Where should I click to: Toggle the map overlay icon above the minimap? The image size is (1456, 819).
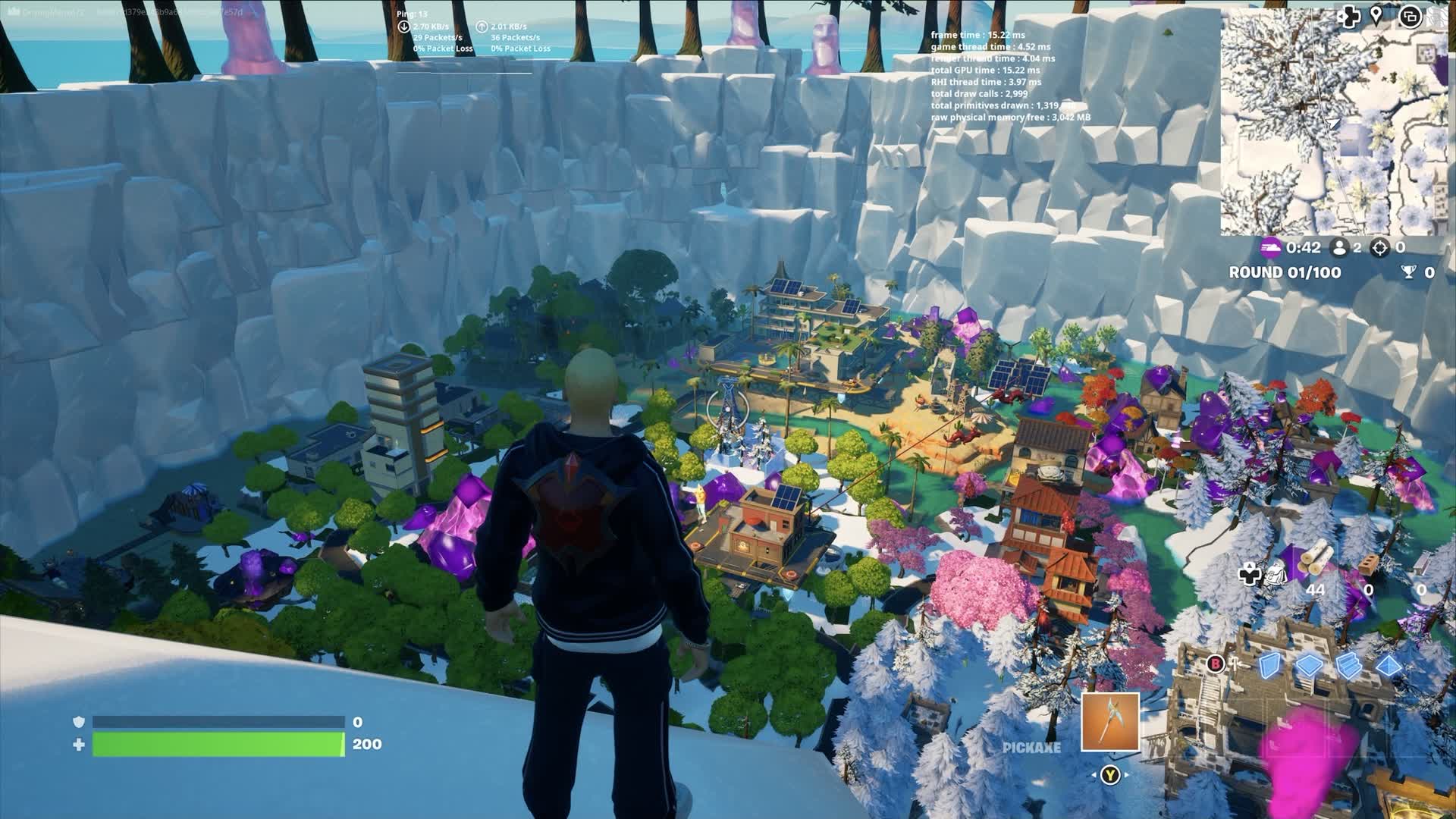[1411, 17]
